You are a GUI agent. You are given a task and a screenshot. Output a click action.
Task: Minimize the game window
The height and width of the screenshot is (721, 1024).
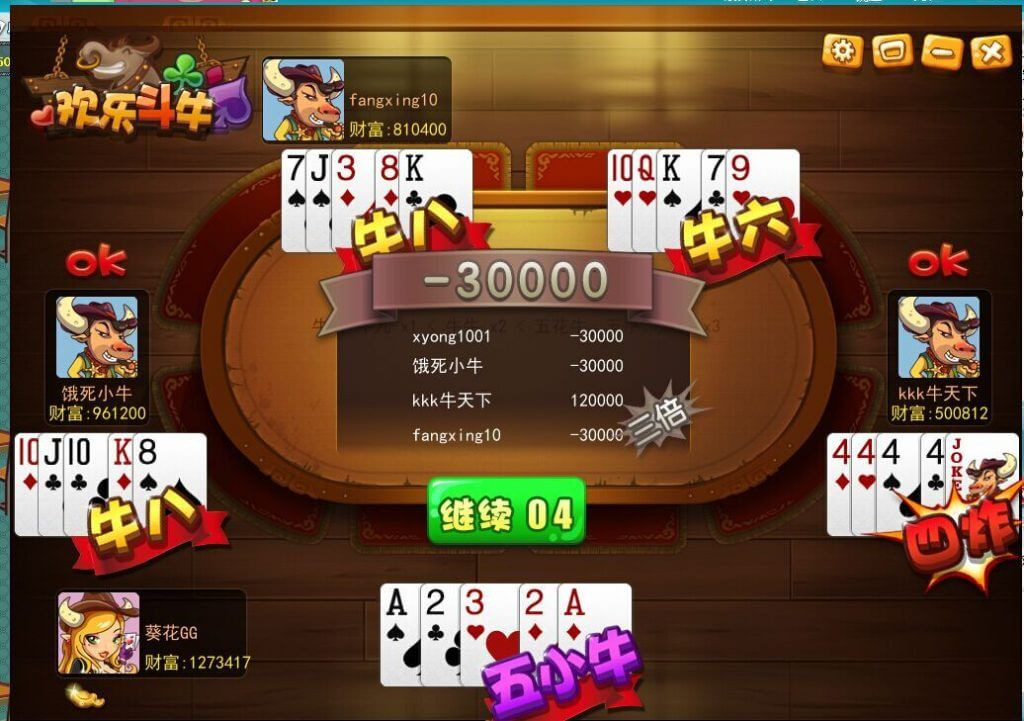941,51
